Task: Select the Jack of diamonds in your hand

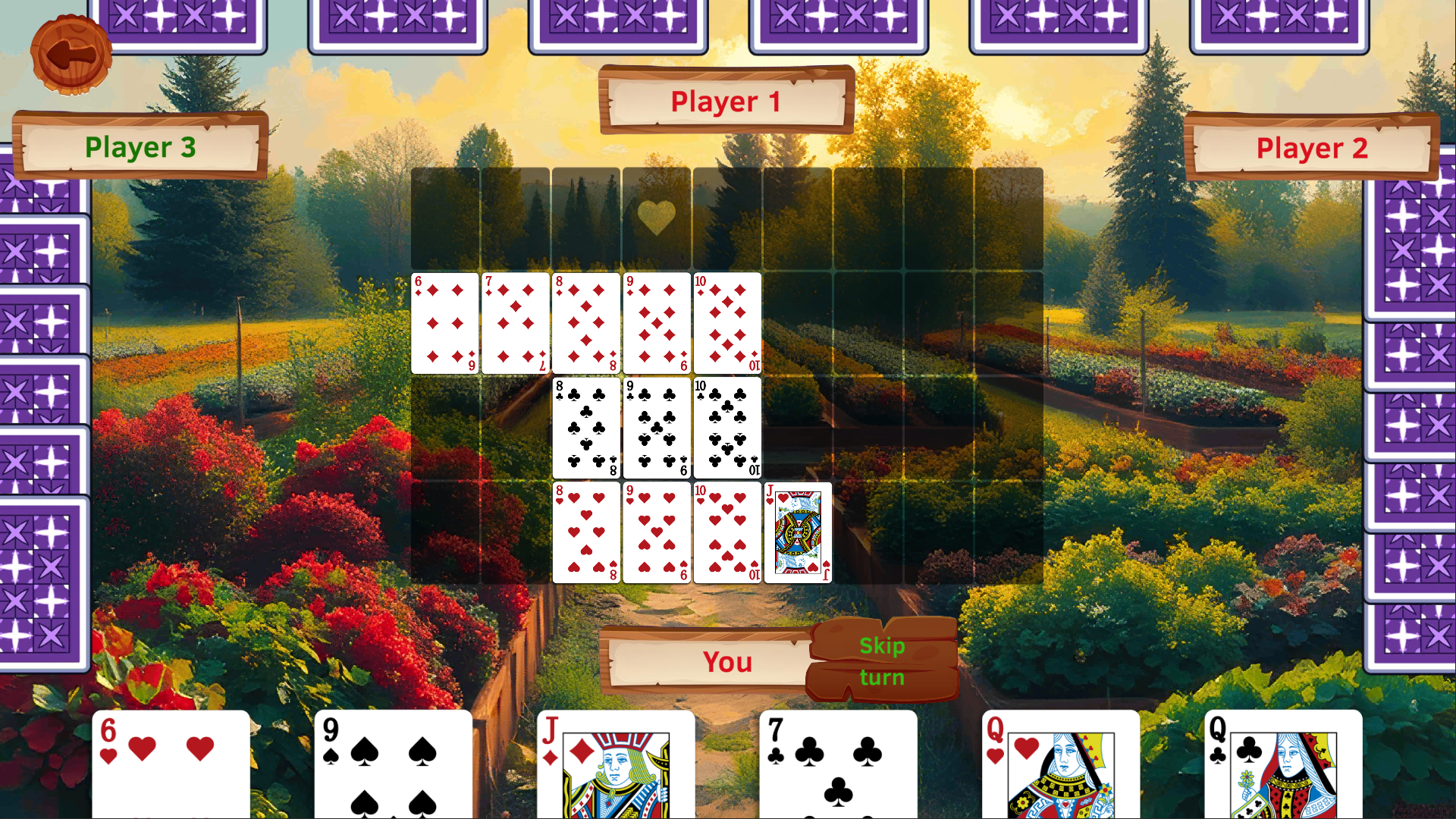Action: (x=613, y=766)
